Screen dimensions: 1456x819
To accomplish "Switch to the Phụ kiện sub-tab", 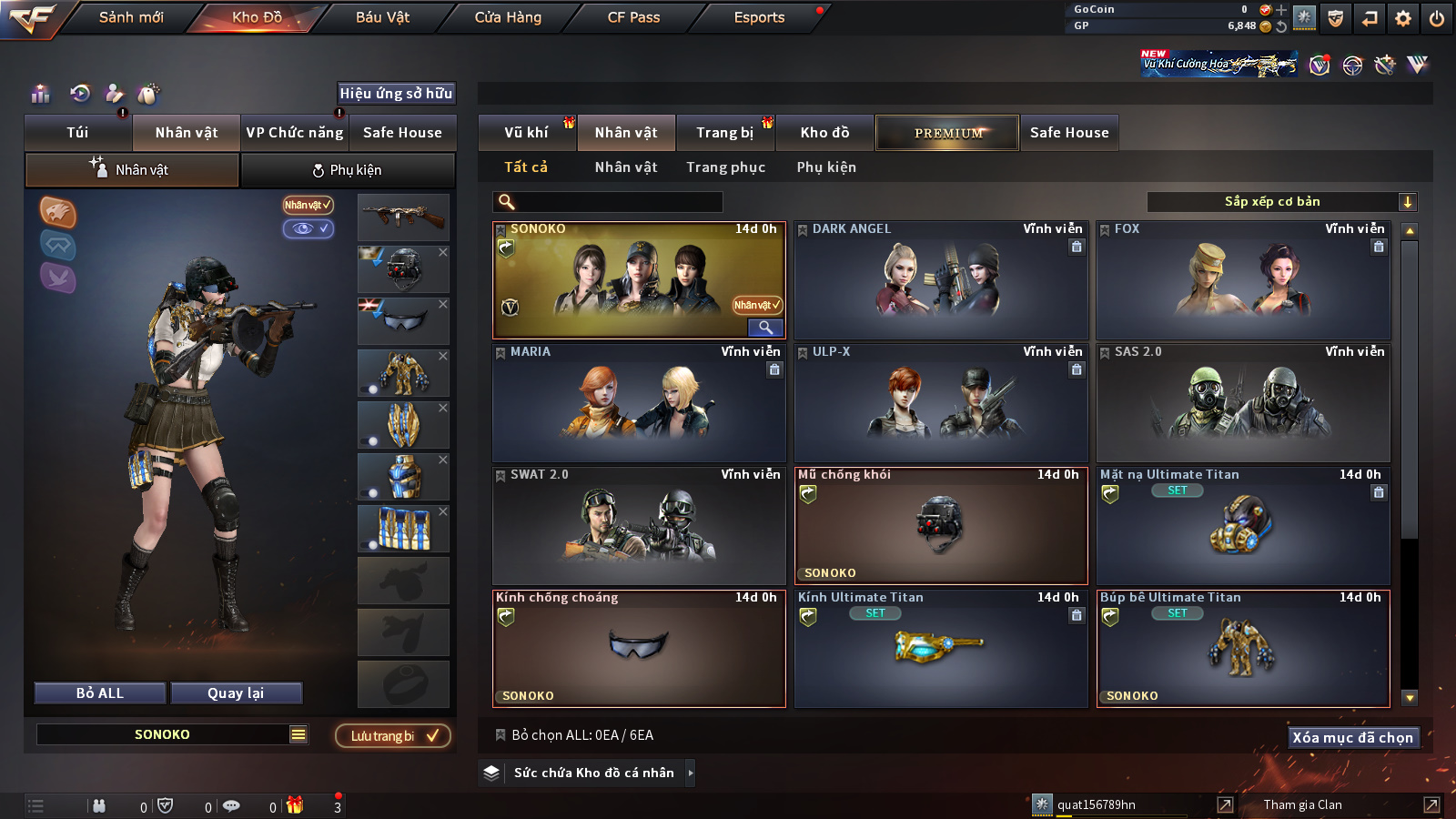I will pos(347,170).
